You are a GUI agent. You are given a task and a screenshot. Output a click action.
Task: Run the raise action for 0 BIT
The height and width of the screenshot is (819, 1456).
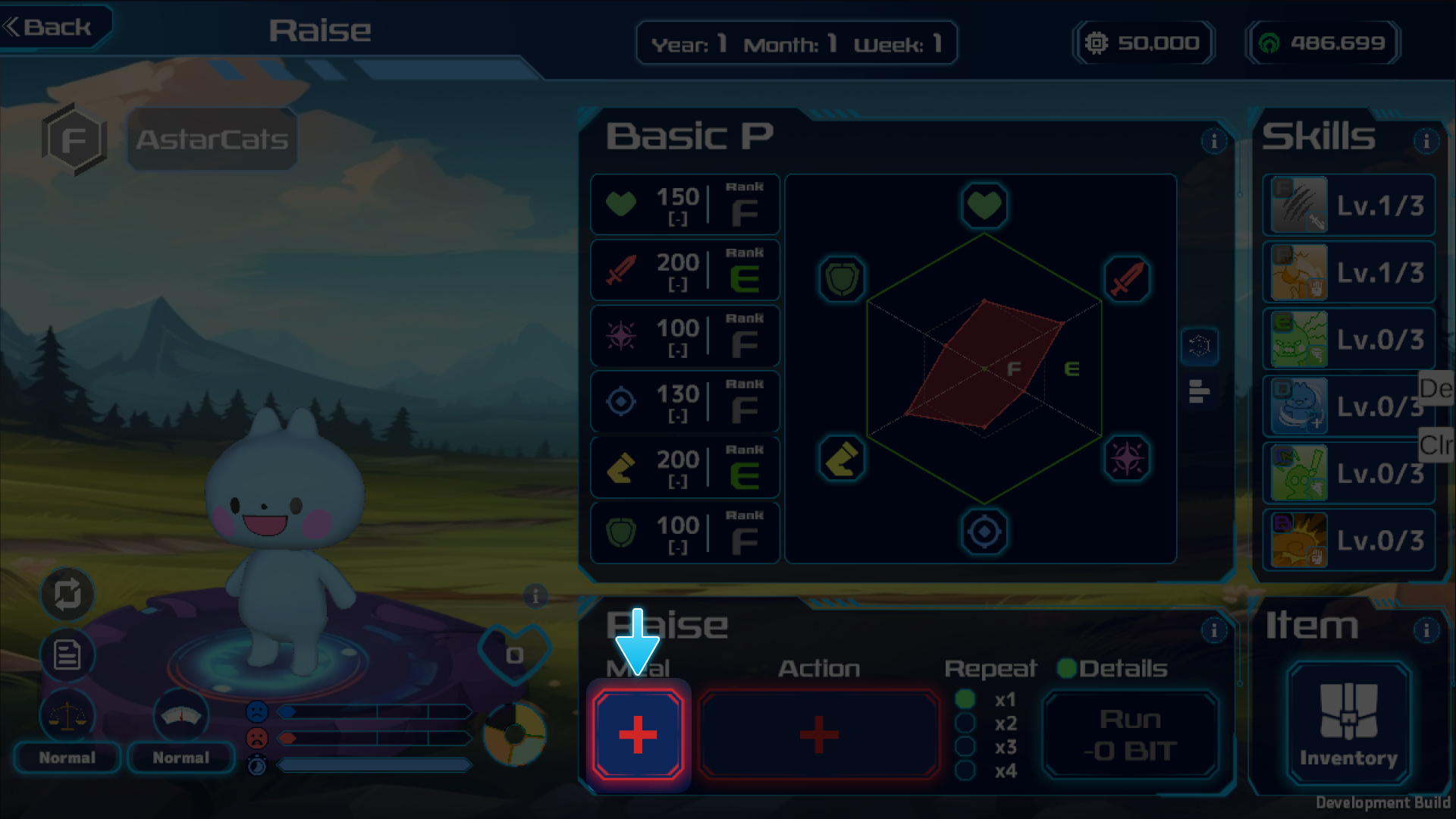click(x=1130, y=734)
